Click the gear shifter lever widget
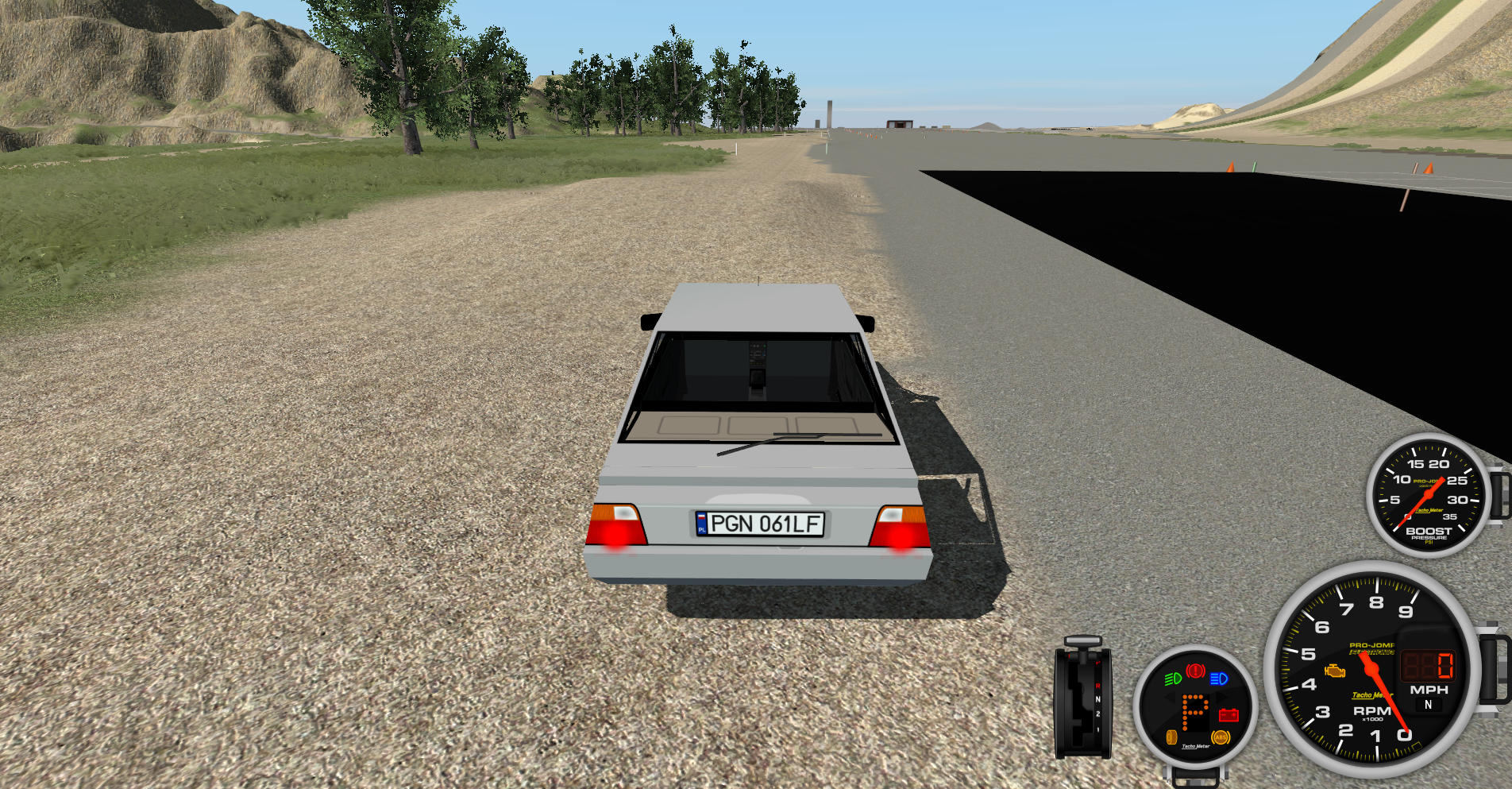This screenshot has height=789, width=1512. click(x=1082, y=697)
